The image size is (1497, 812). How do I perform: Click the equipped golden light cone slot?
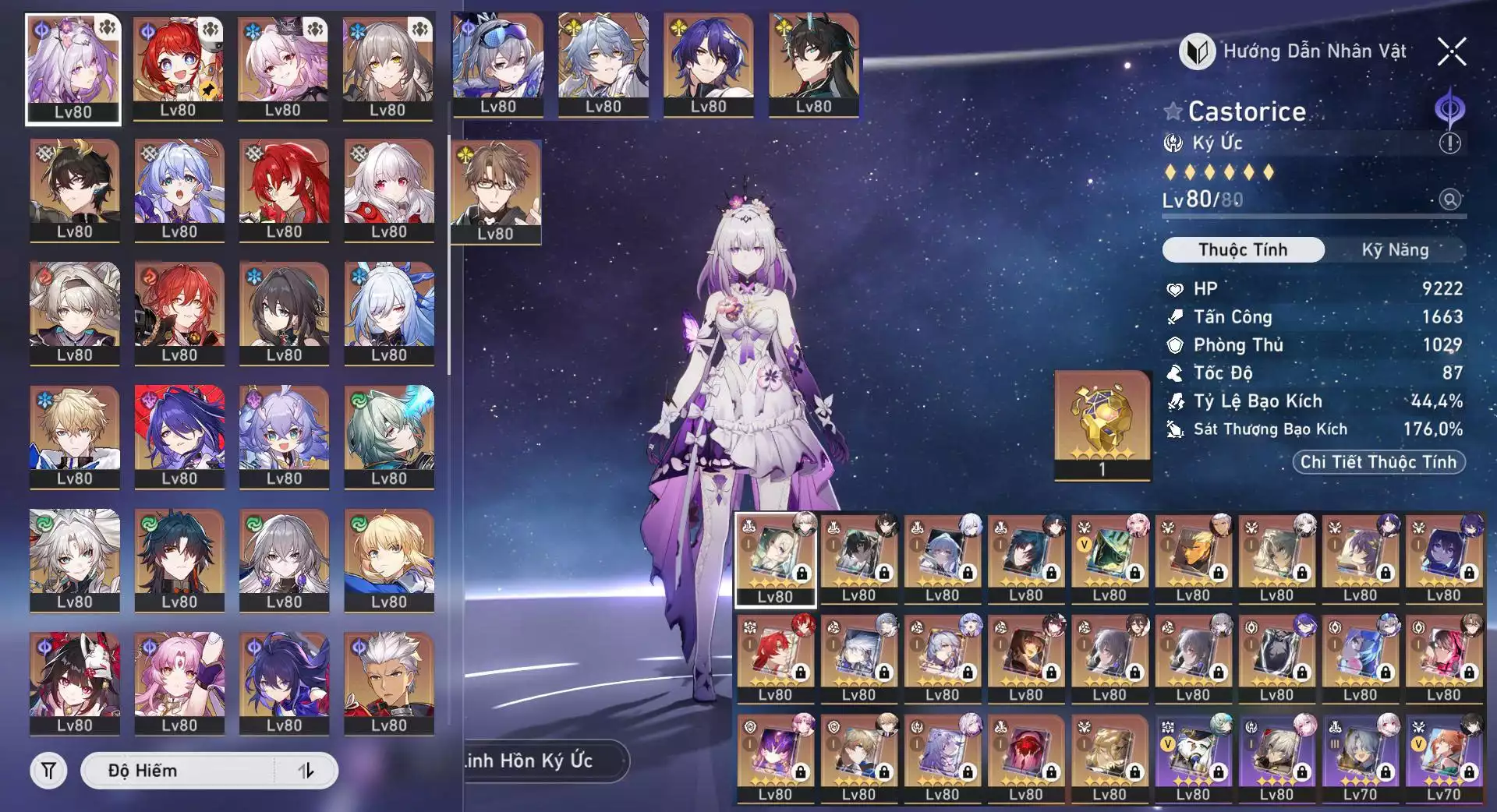click(x=1102, y=425)
